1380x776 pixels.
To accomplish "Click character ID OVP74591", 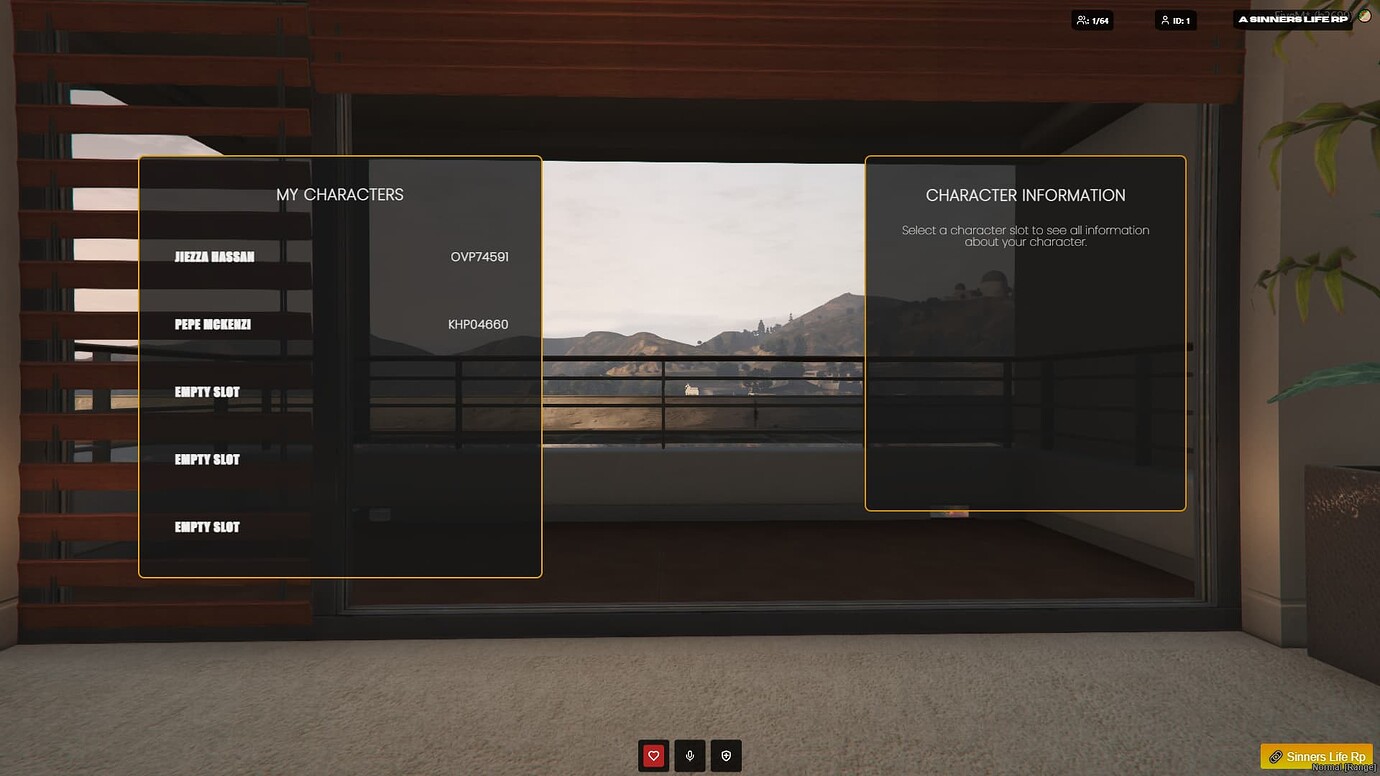I will coord(478,256).
